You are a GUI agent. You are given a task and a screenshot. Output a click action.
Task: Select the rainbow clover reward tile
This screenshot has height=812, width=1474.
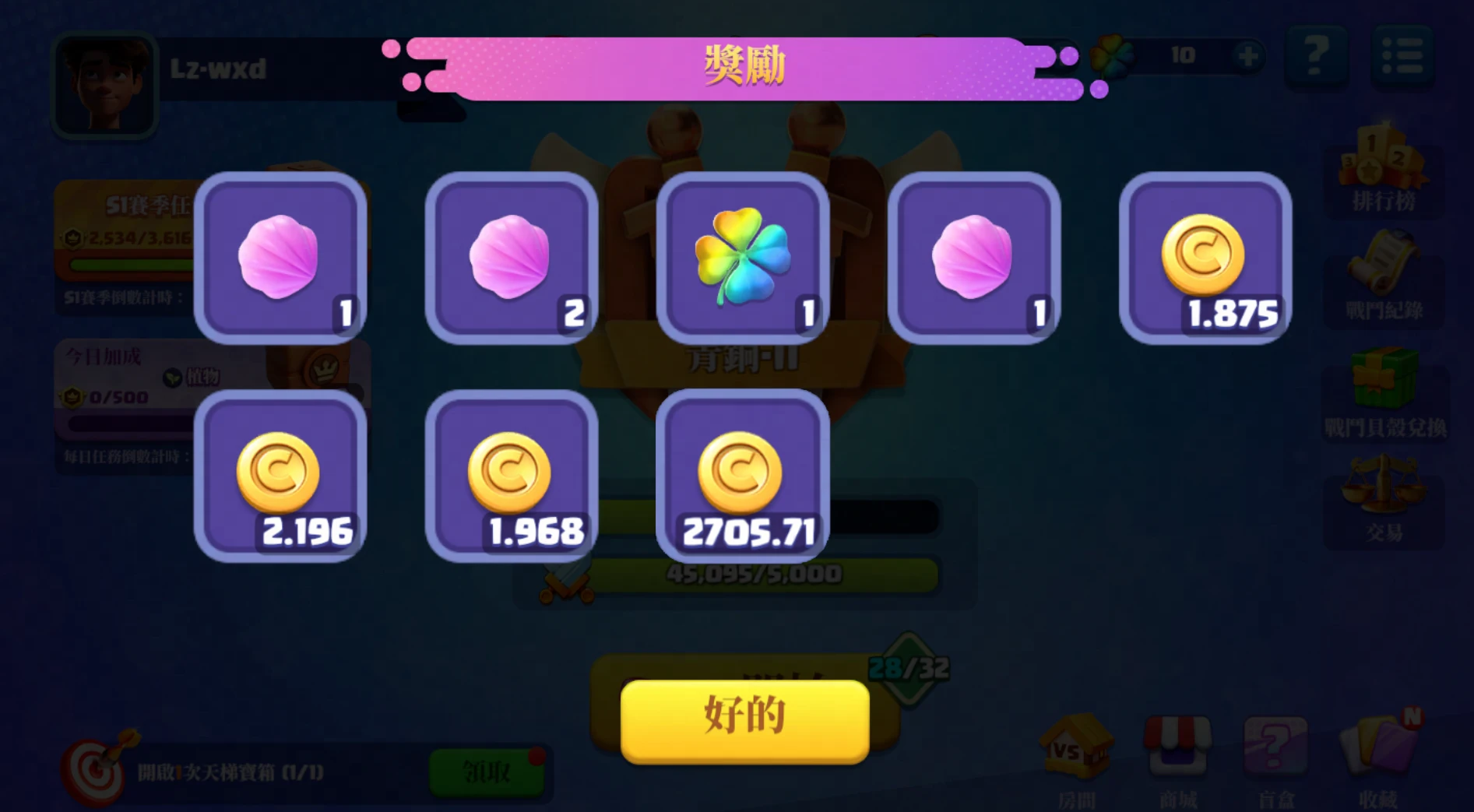click(x=743, y=258)
